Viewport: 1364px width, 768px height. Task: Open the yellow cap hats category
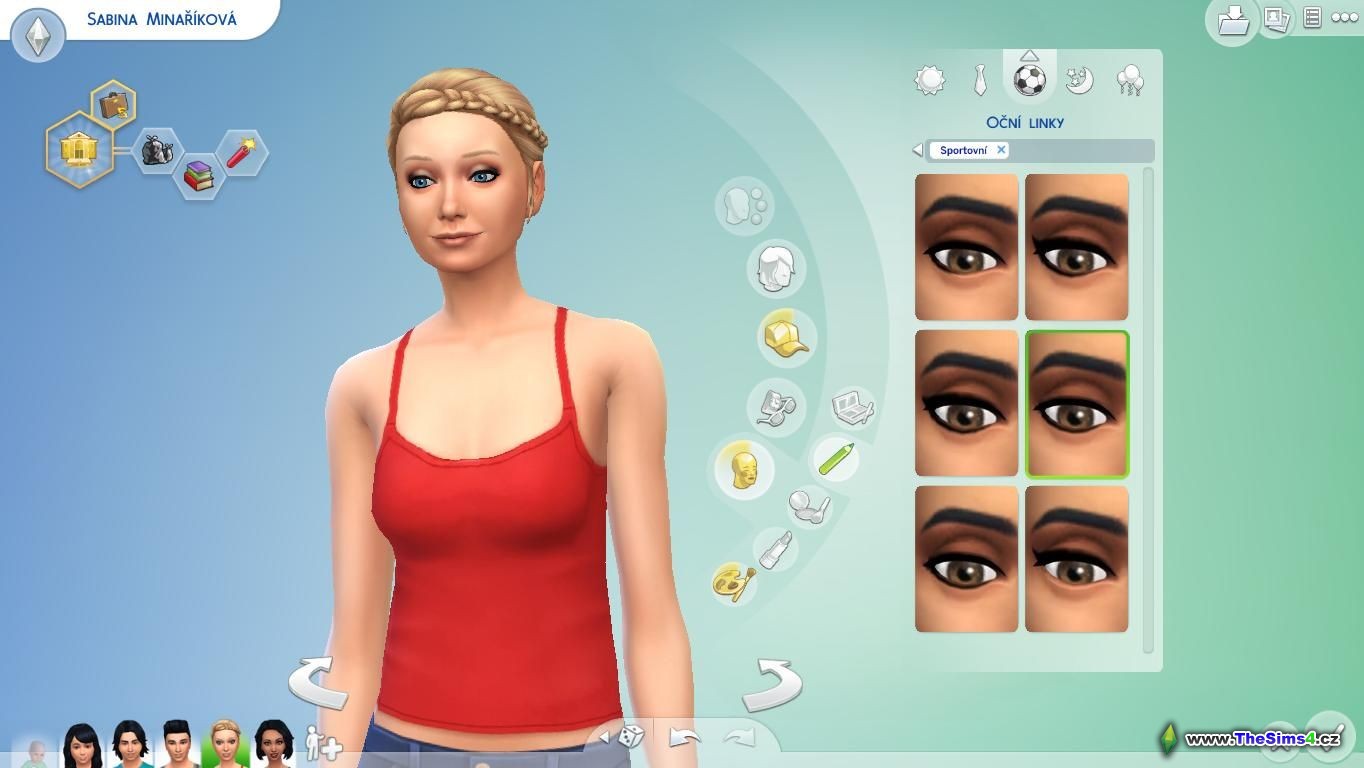click(786, 336)
